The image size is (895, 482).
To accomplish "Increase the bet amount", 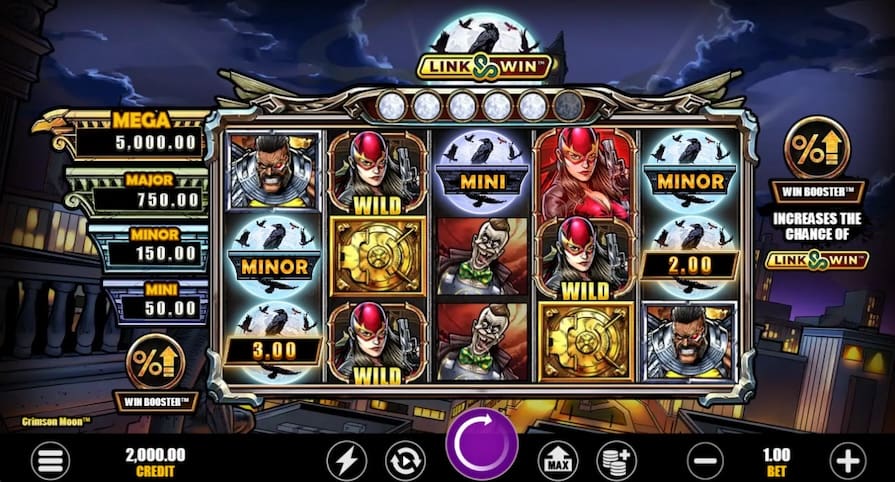I will (x=846, y=461).
